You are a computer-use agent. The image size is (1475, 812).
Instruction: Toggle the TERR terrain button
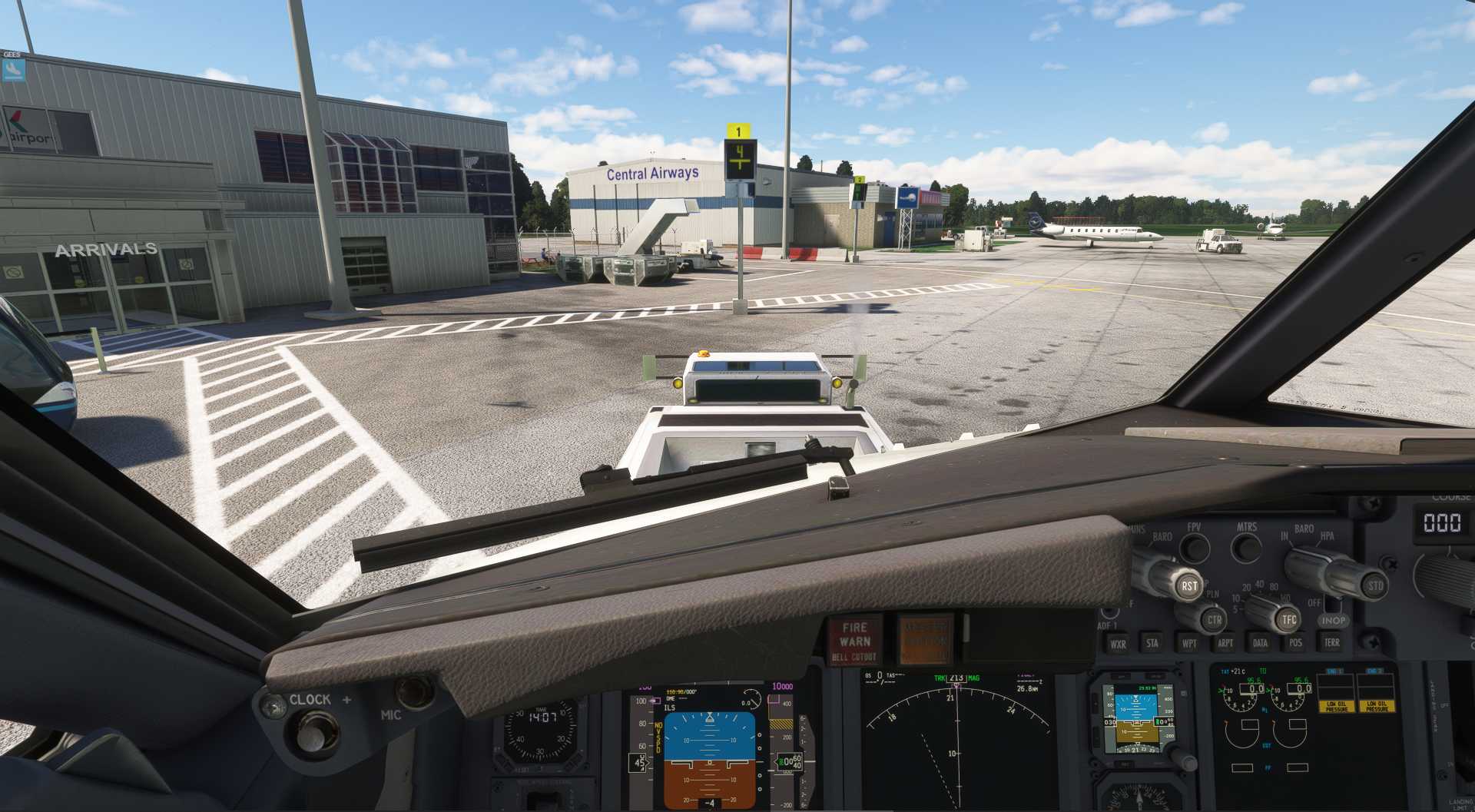[1331, 642]
